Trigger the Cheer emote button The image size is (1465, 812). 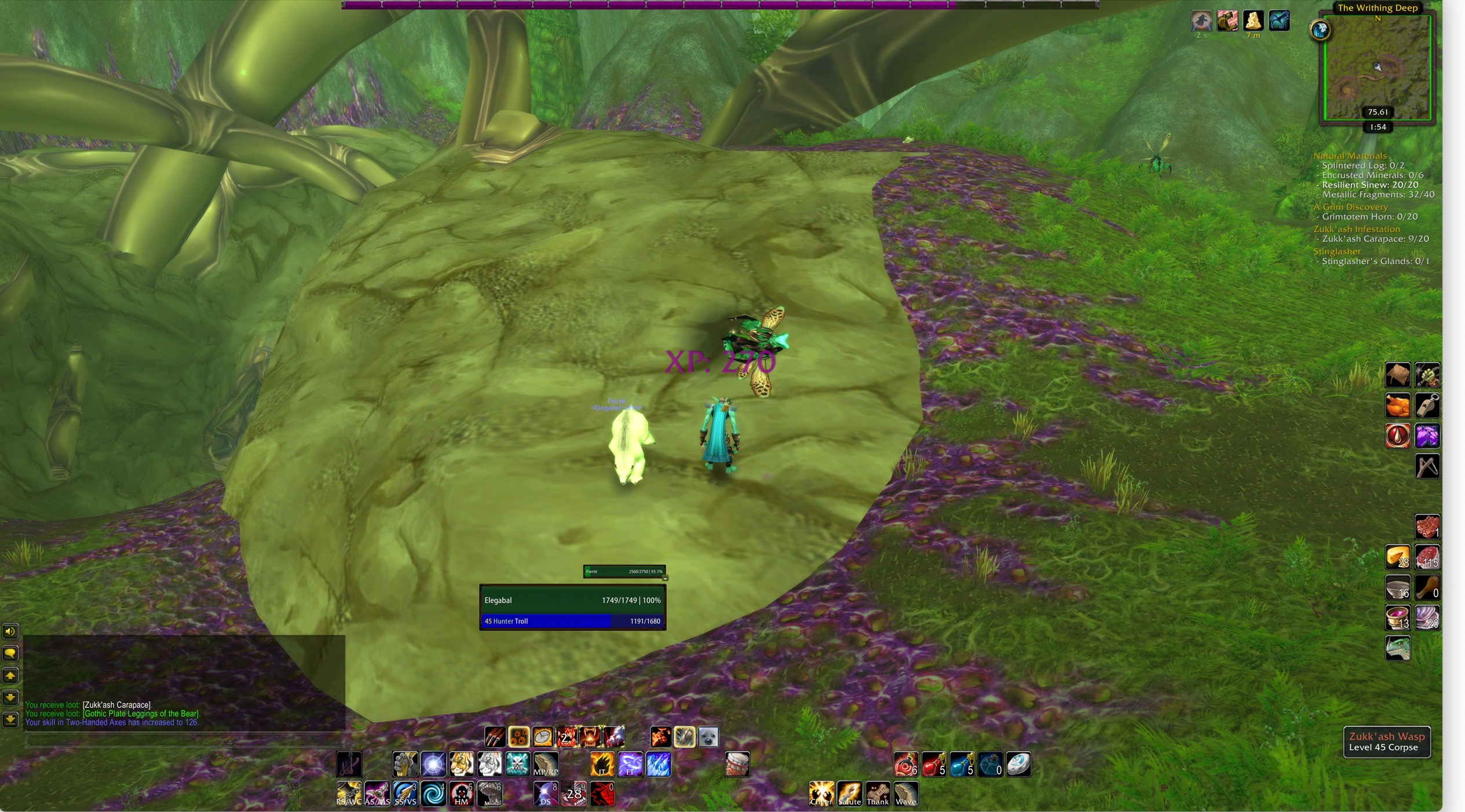(821, 793)
